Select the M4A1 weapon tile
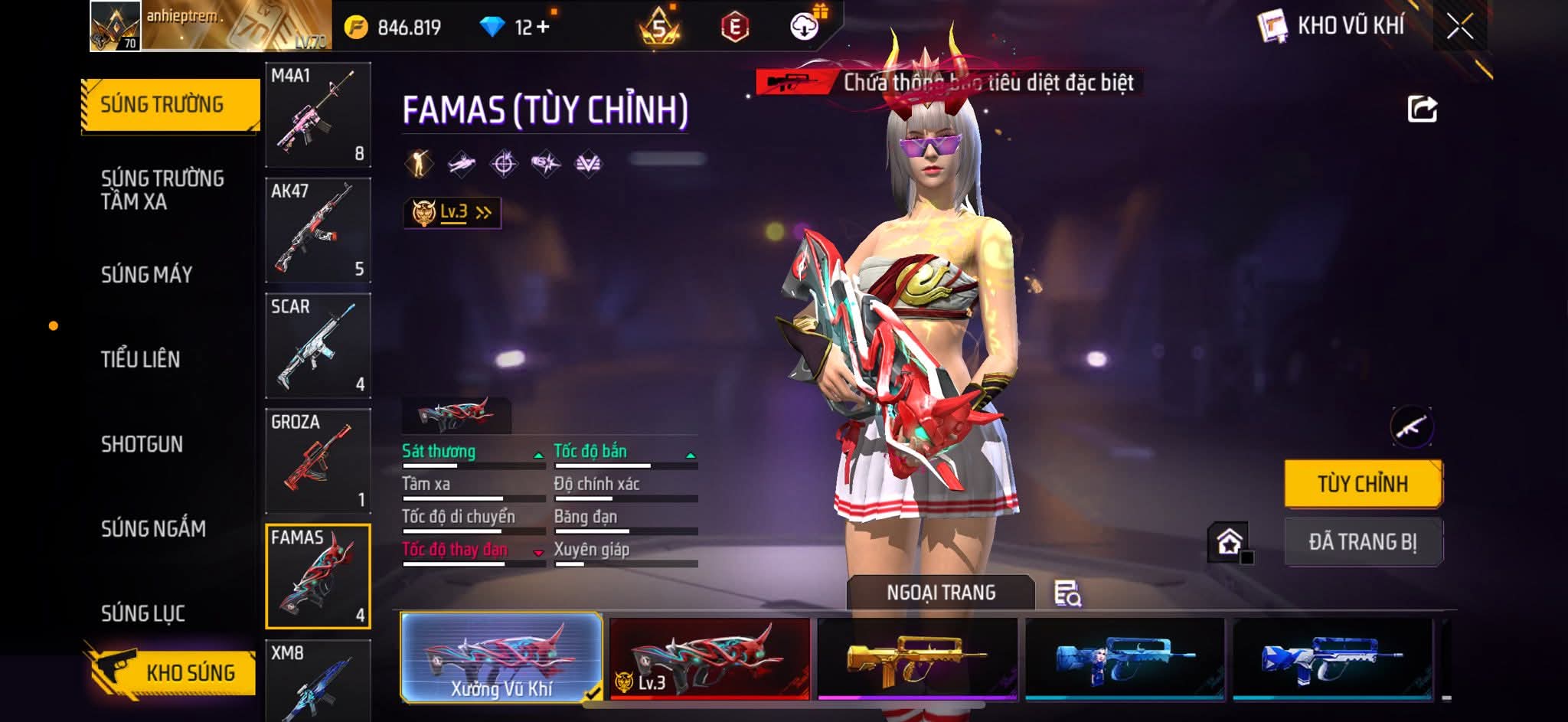Viewport: 1568px width, 722px height. point(318,115)
